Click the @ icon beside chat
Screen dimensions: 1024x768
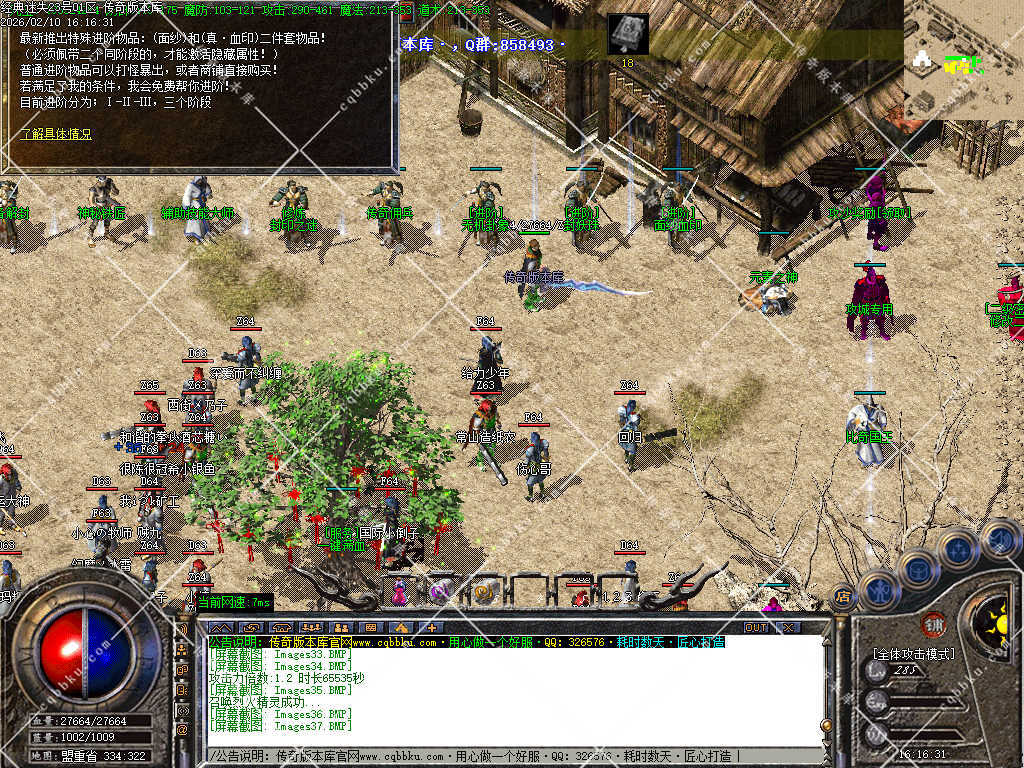181,731
